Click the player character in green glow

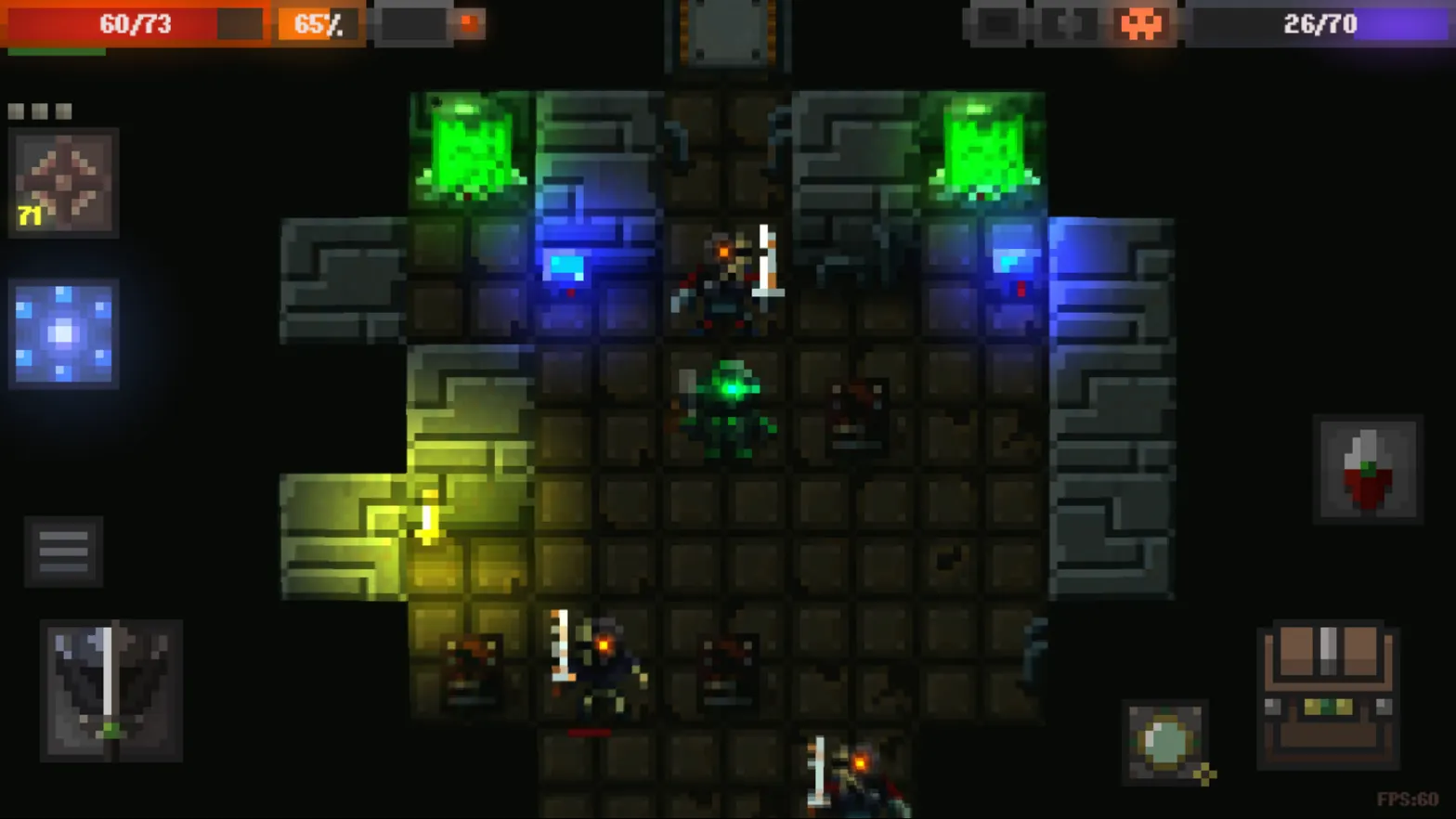click(727, 404)
